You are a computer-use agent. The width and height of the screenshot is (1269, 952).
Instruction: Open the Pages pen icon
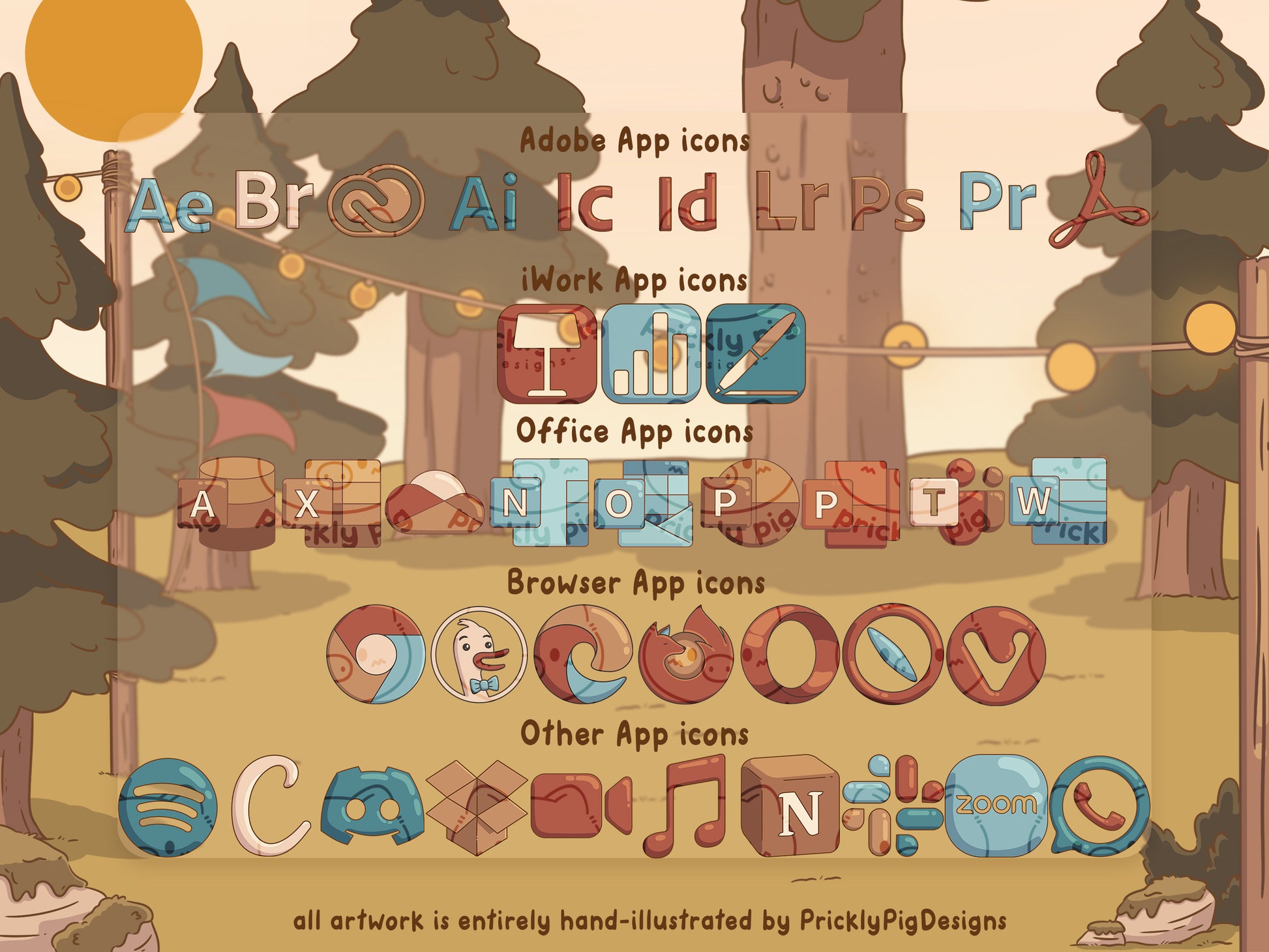(x=756, y=353)
